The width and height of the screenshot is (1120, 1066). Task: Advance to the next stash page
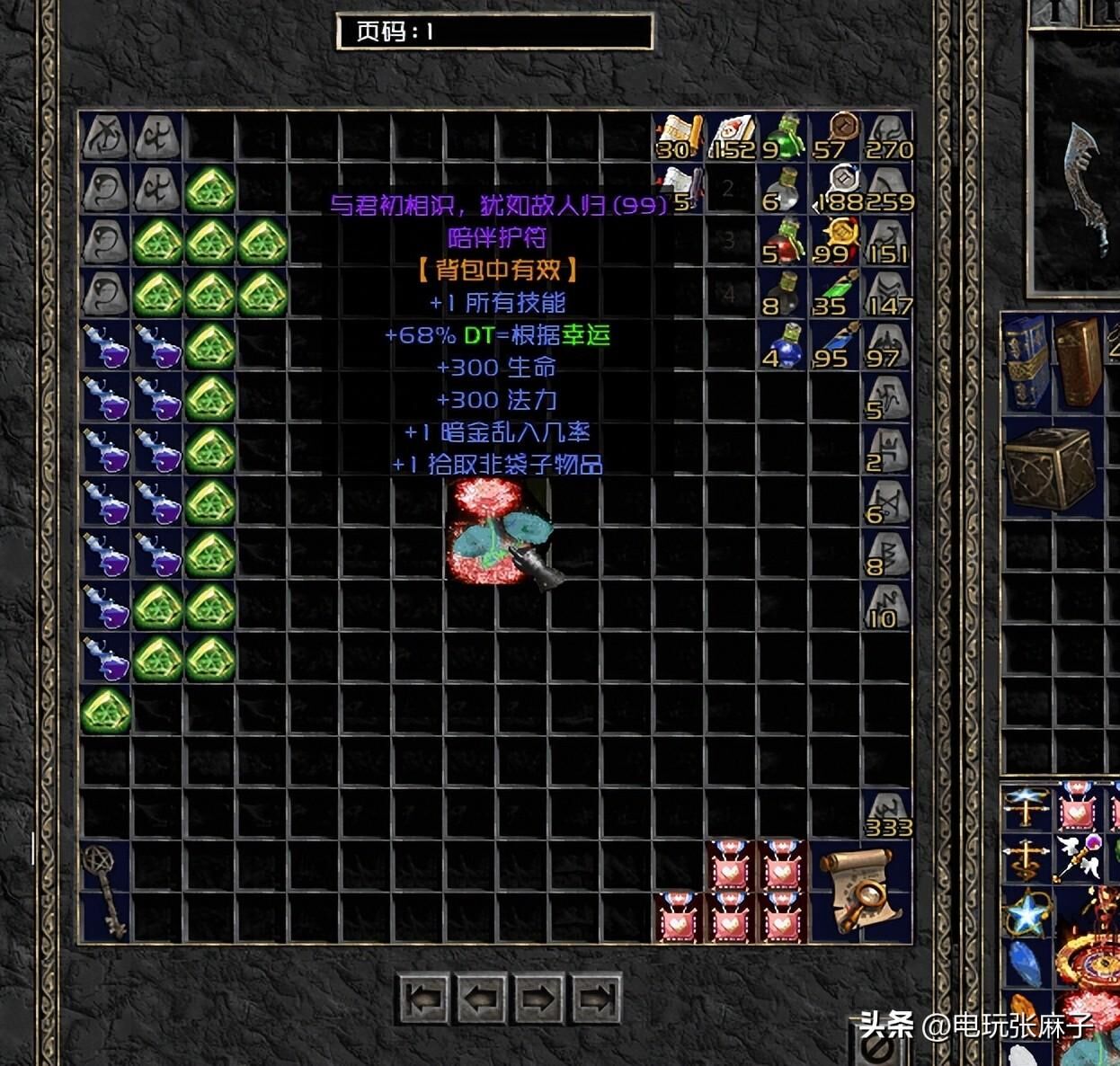point(538,999)
